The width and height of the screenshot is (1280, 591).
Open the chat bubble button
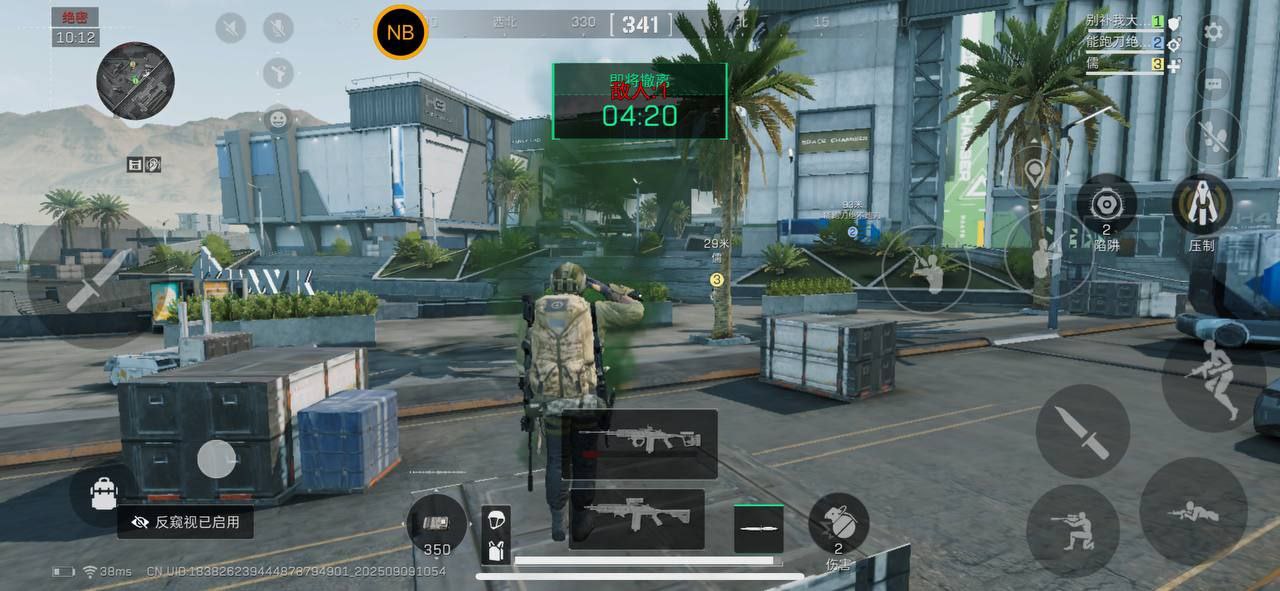(x=1213, y=84)
